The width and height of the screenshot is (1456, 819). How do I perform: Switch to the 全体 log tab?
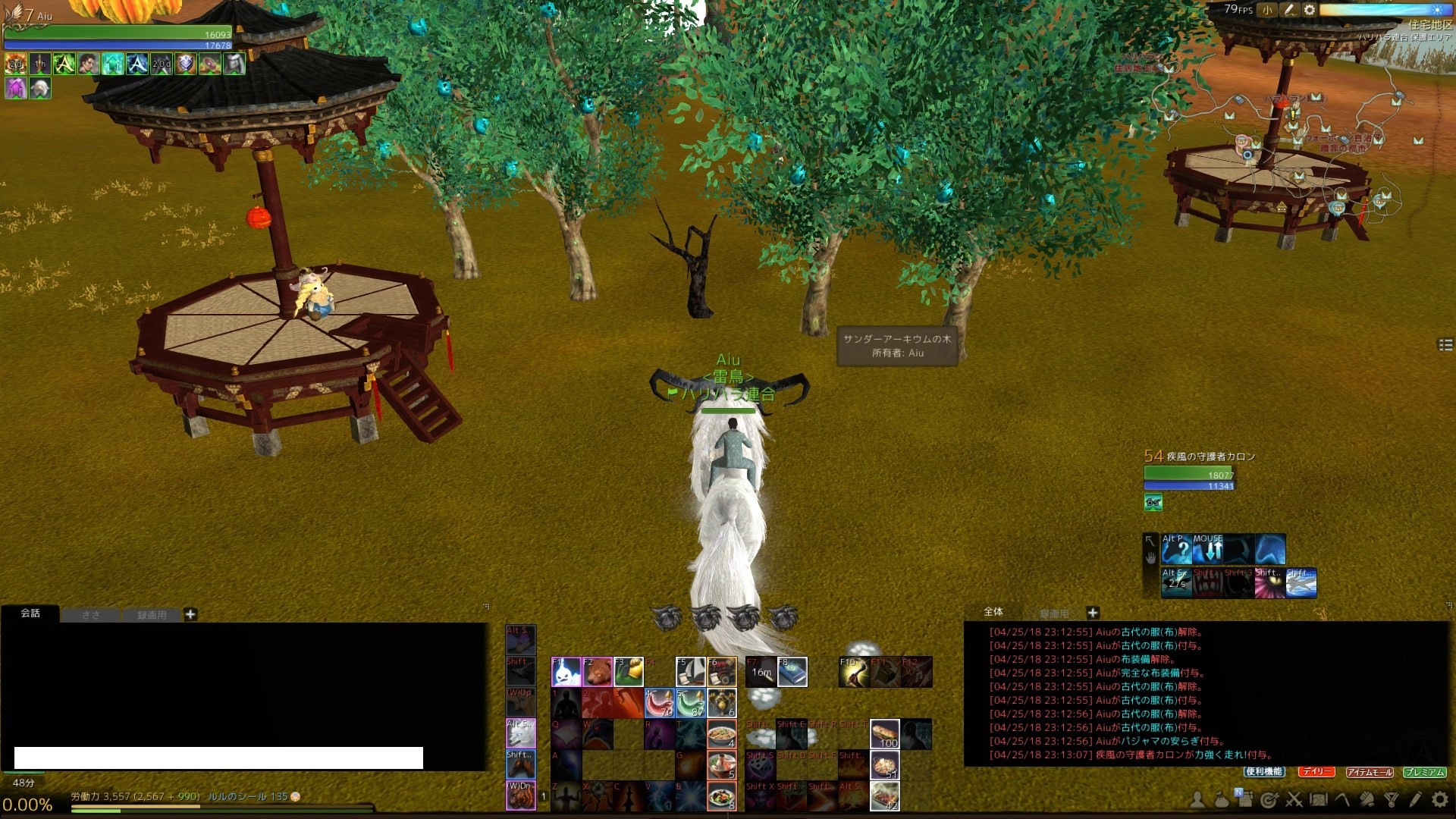pos(993,612)
